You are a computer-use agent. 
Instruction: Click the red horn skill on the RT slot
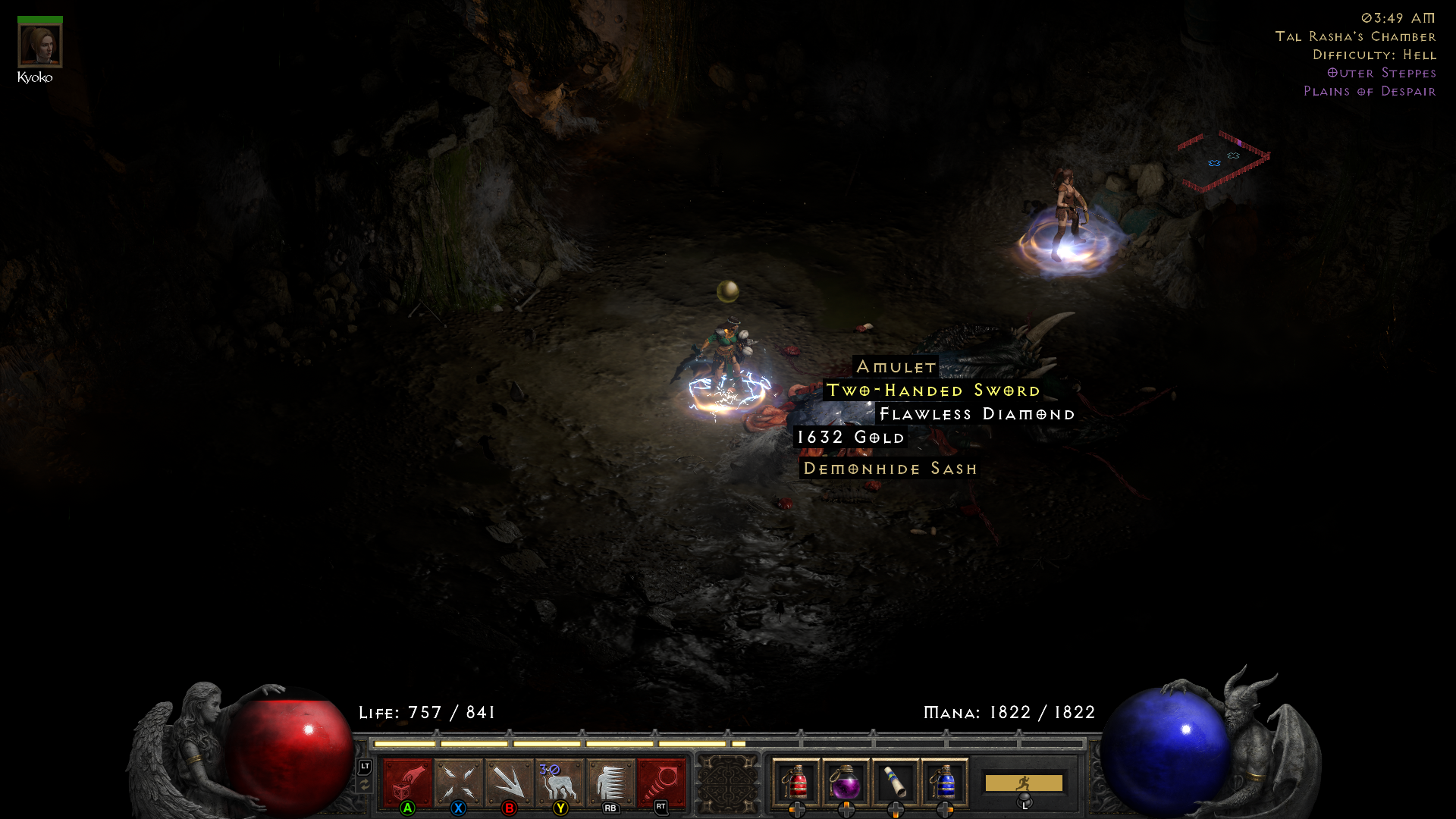tap(661, 781)
